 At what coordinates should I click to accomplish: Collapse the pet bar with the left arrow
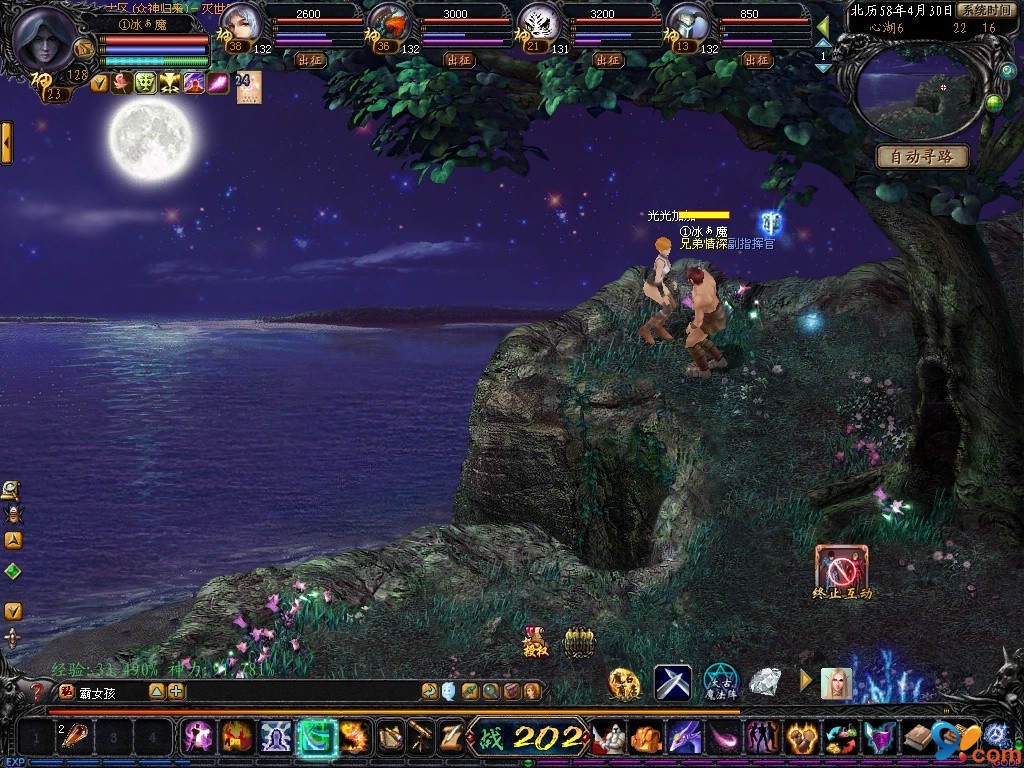tap(823, 26)
